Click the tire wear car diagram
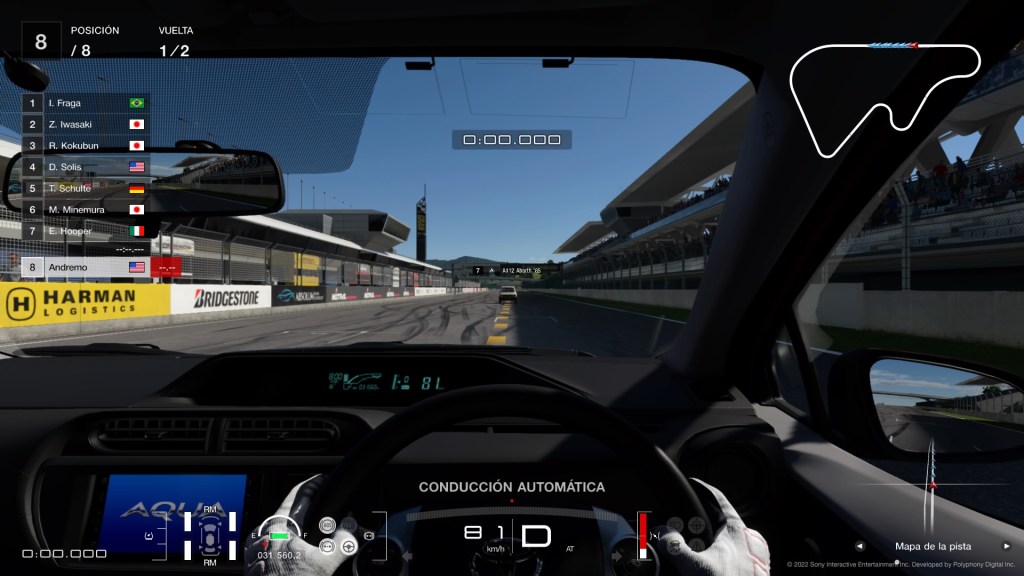 click(x=210, y=535)
